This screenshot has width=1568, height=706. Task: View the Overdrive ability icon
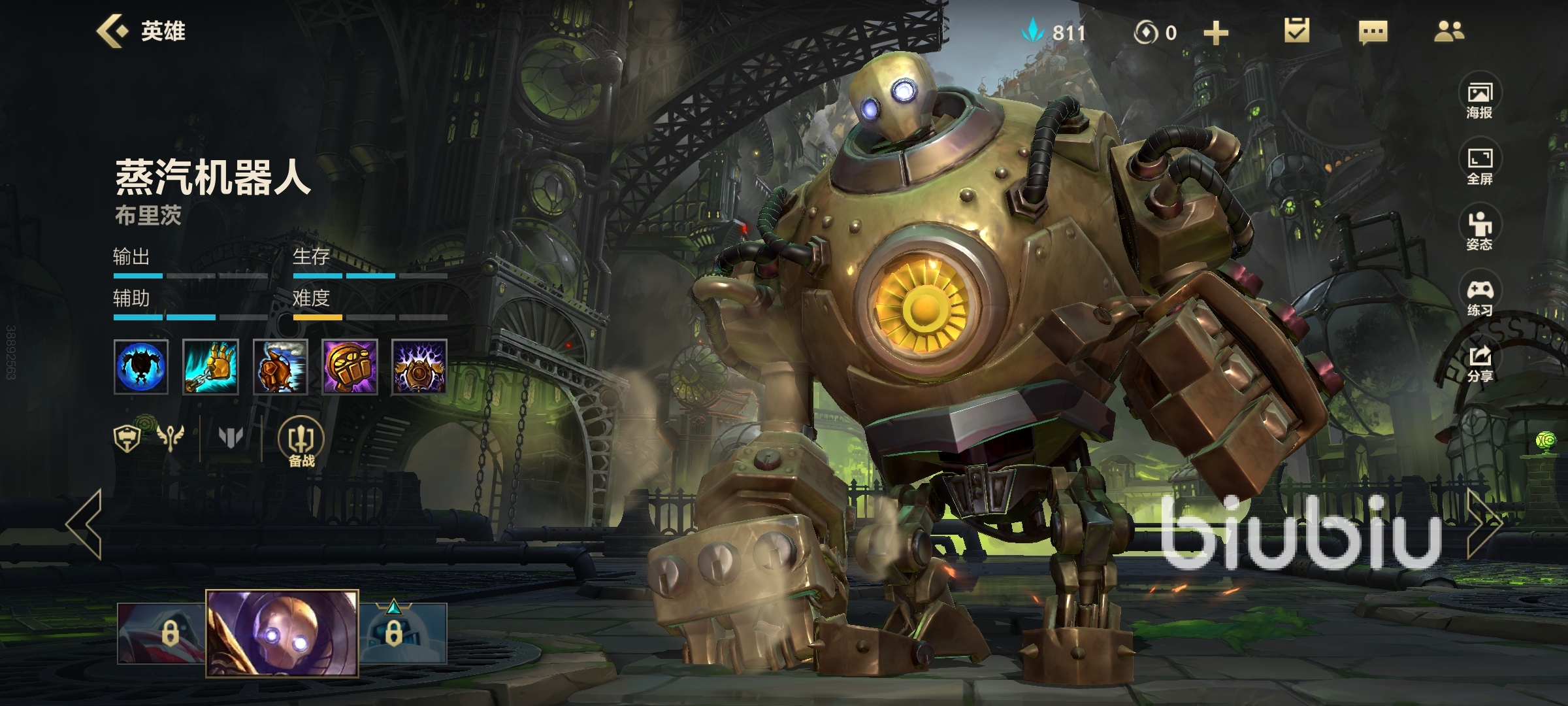(280, 366)
